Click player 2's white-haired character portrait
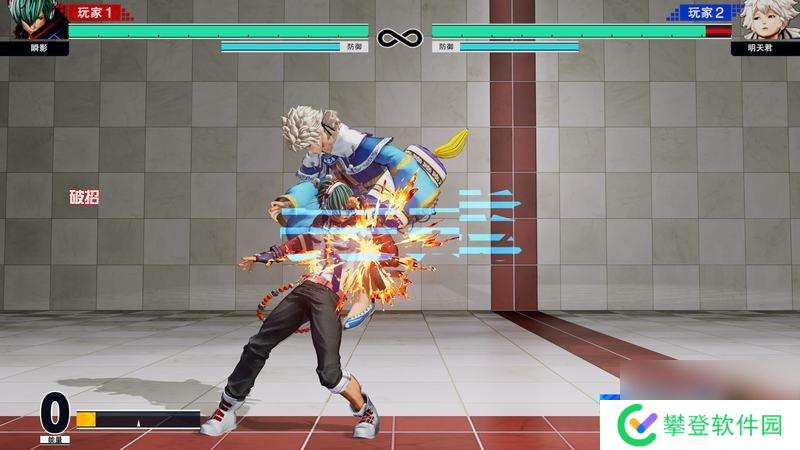The image size is (800, 450). click(763, 20)
